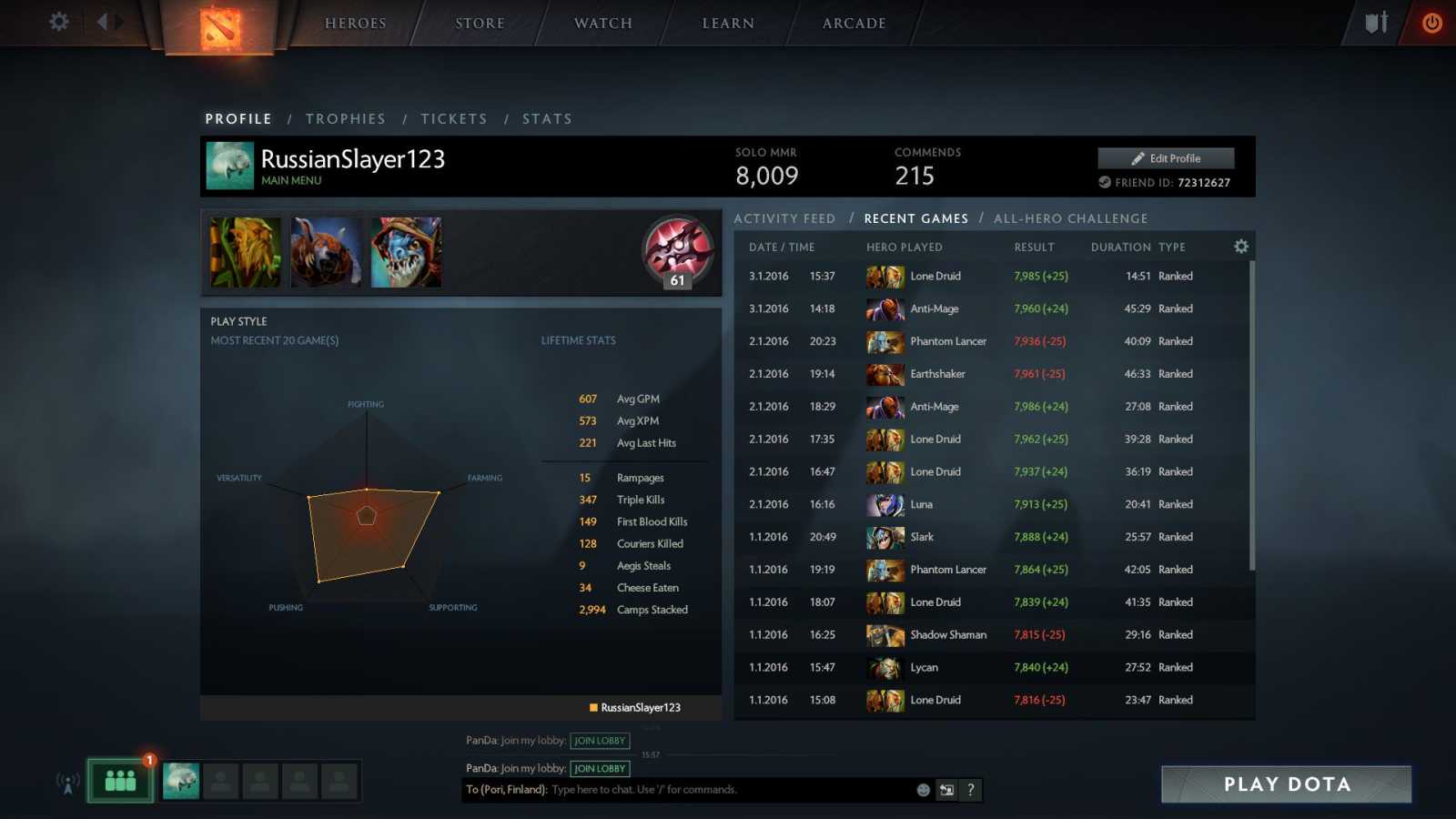Screen dimensions: 1456x819
Task: Open the recent games filter gear
Action: click(1240, 246)
